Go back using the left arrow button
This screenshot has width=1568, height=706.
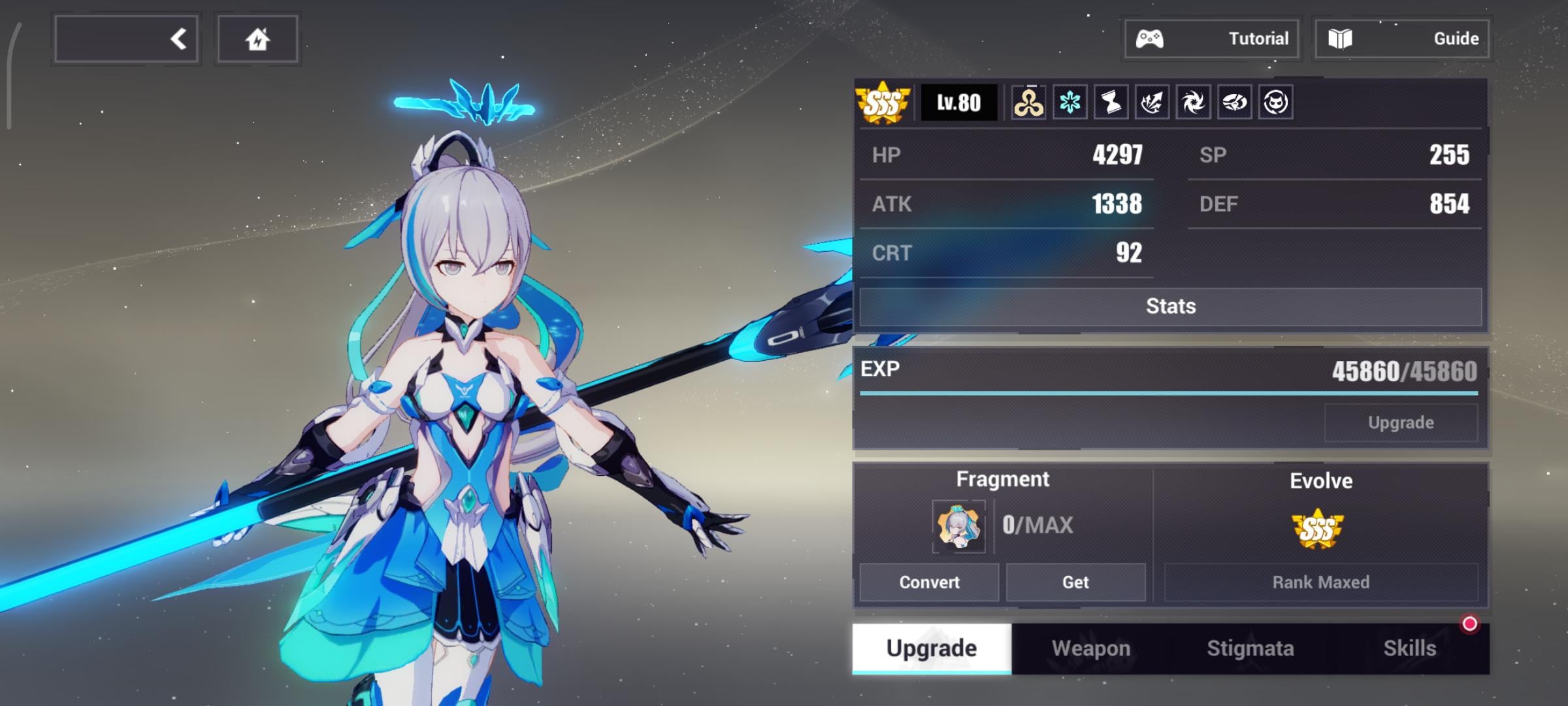click(x=127, y=39)
